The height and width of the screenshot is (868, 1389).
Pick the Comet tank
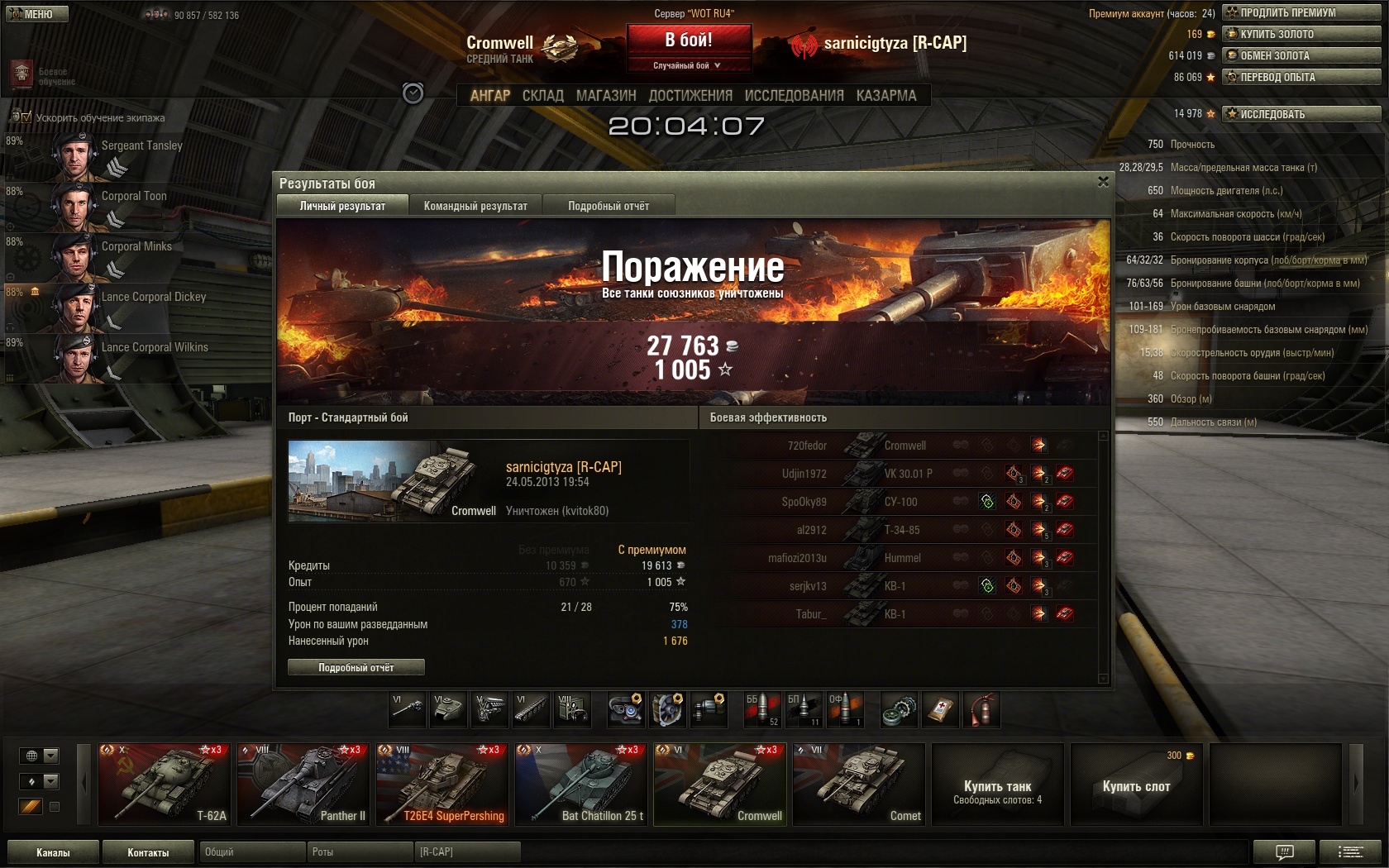pos(858,784)
